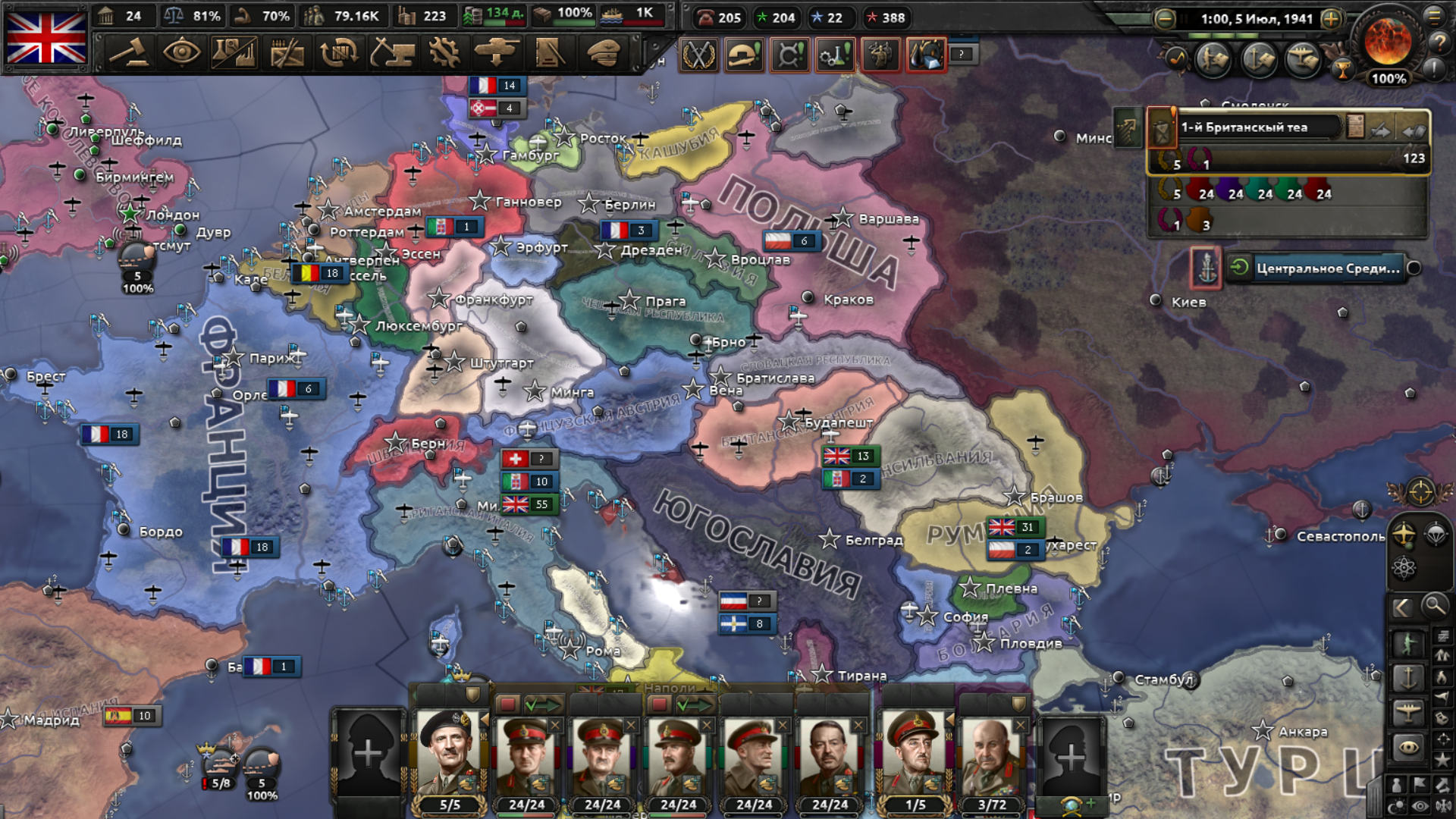Select the 1-й Британский театр army group

coord(1259,127)
